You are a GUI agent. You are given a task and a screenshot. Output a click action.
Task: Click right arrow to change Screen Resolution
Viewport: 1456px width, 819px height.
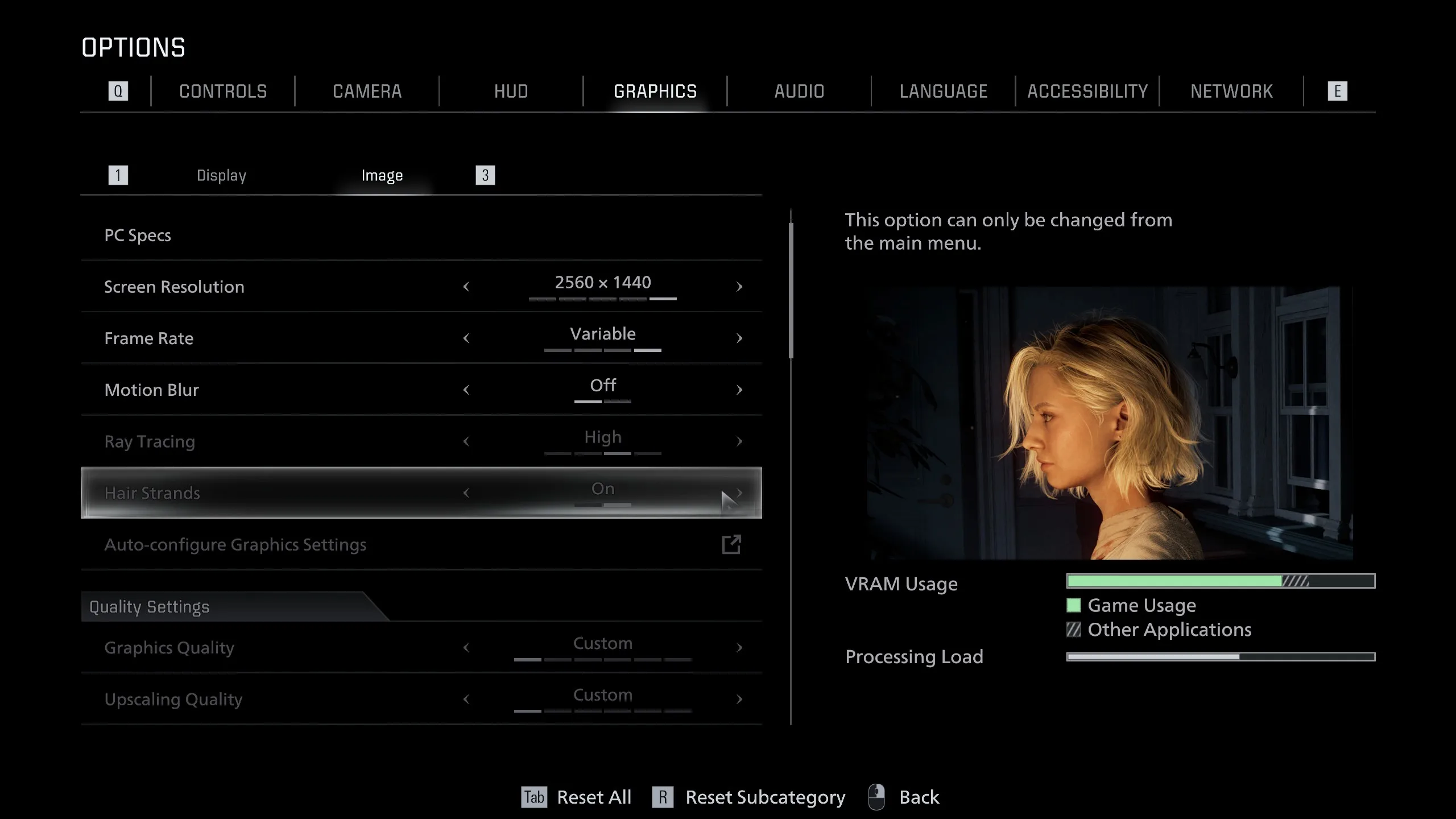click(x=739, y=287)
